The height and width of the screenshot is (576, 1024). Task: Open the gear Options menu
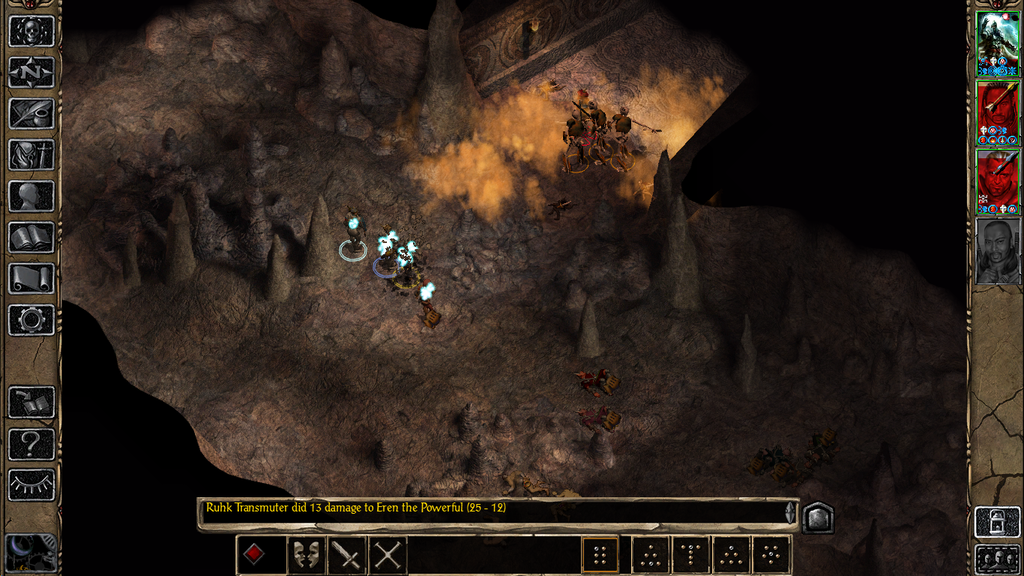(31, 320)
